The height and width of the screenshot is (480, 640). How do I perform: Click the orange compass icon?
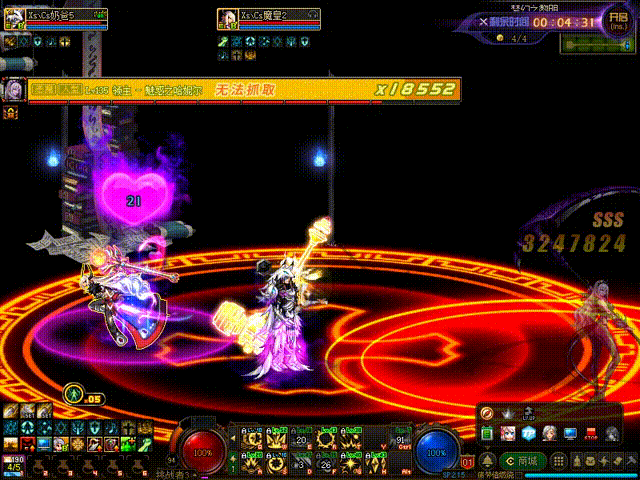click(x=487, y=413)
